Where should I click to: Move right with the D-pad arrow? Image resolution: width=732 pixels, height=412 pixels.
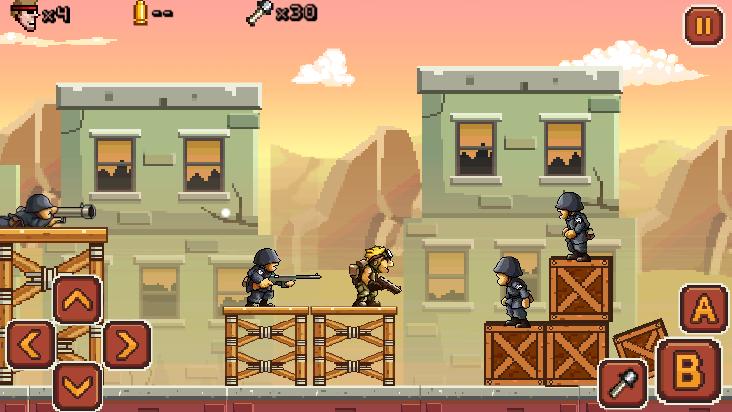click(x=125, y=345)
